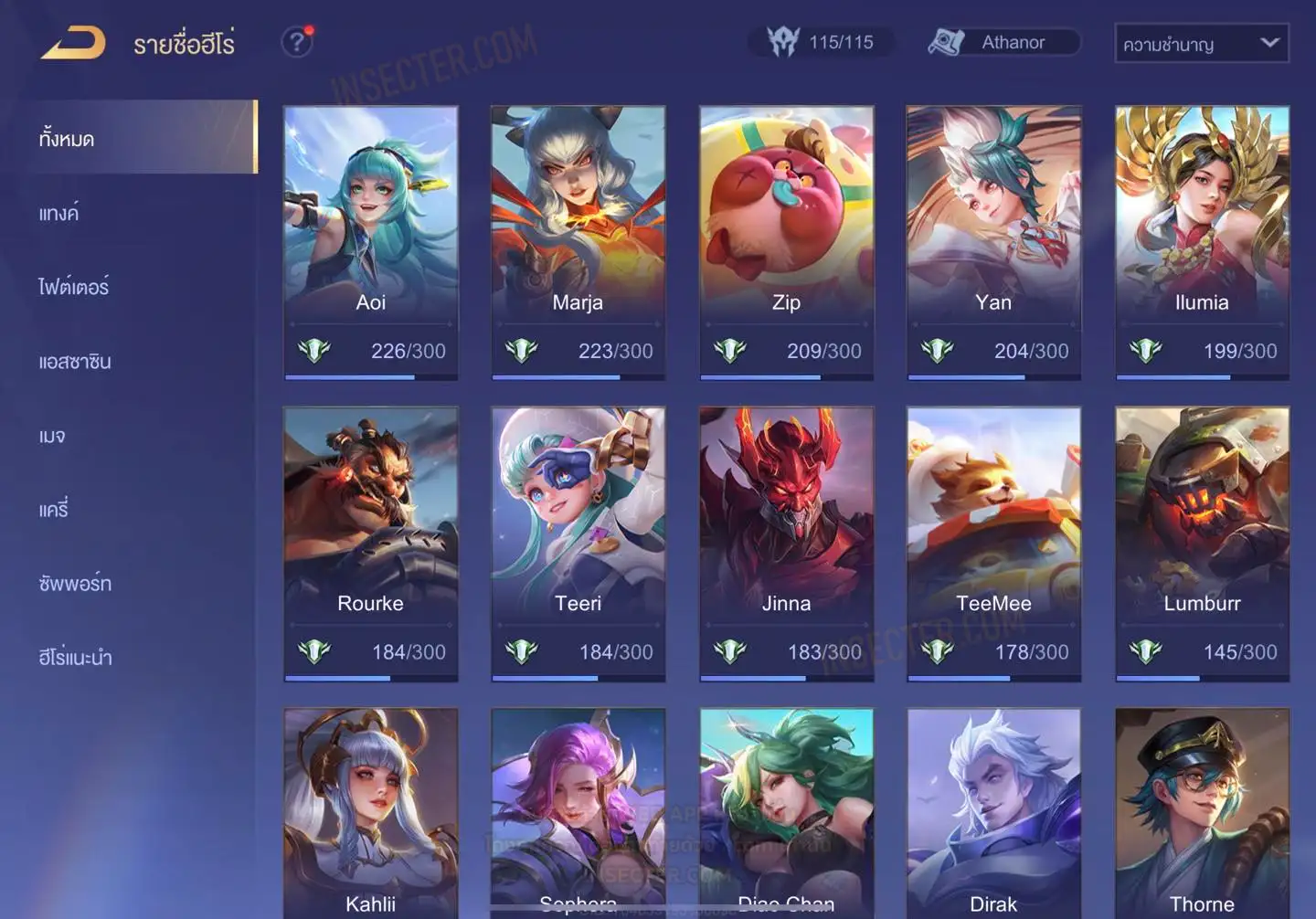
Task: View the ฮีโร่แนะนำ list
Action: [x=75, y=658]
